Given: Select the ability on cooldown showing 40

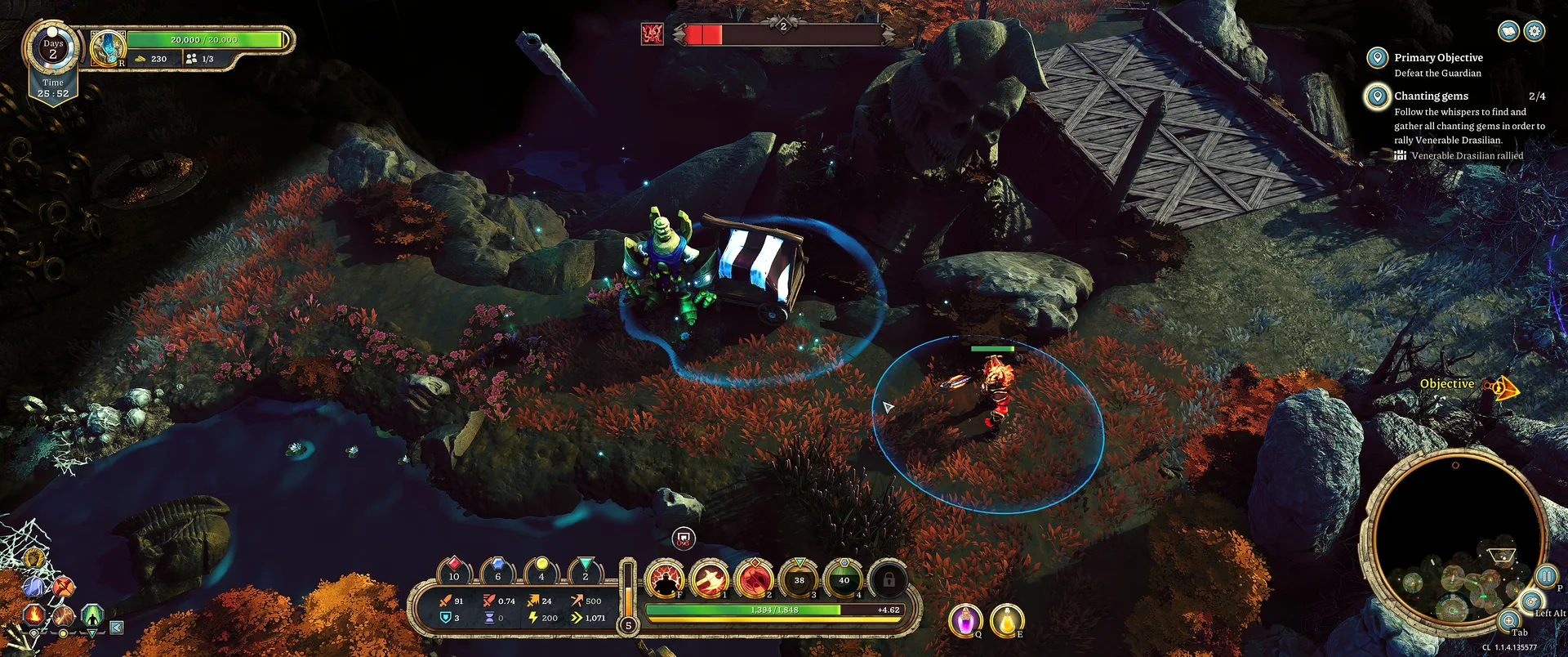Looking at the screenshot, I should 844,579.
